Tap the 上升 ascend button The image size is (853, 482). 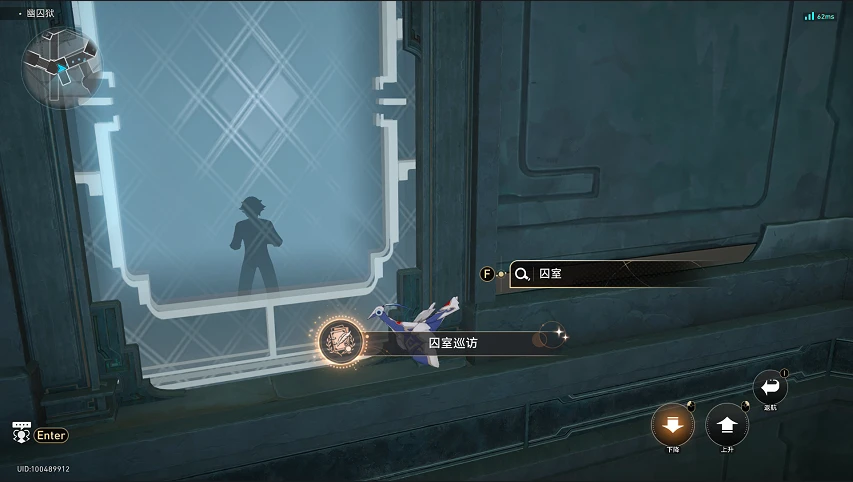coord(727,426)
